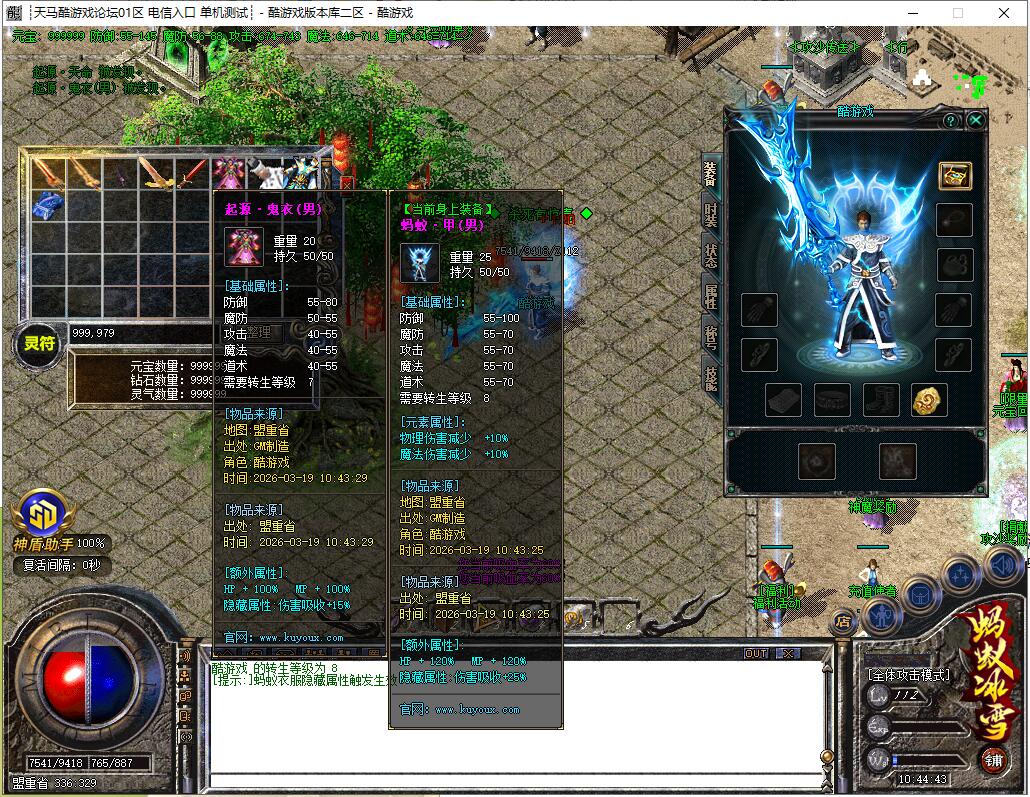Open the character panel help button

coord(950,120)
